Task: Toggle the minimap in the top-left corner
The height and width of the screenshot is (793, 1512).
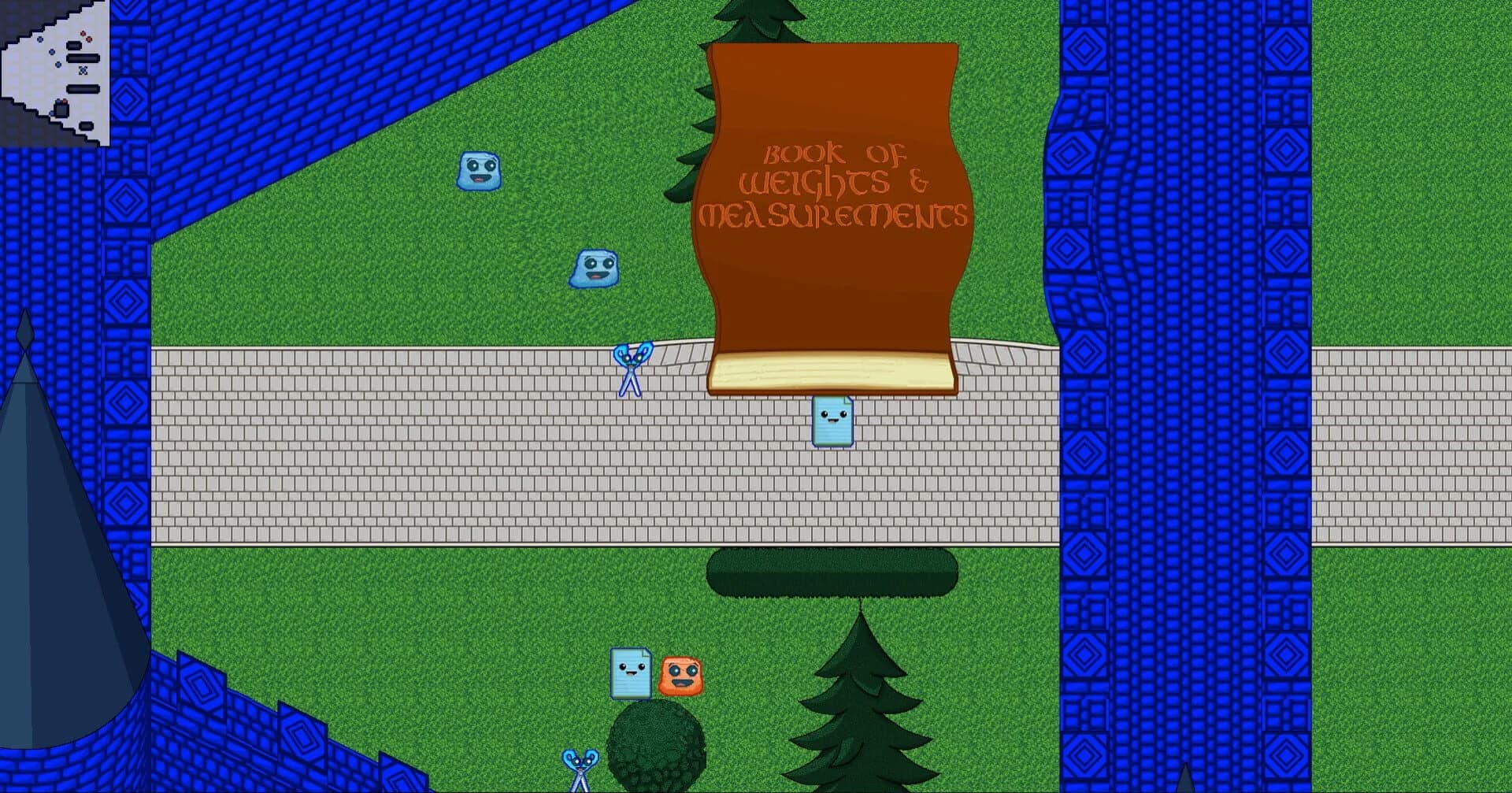Action: 55,71
